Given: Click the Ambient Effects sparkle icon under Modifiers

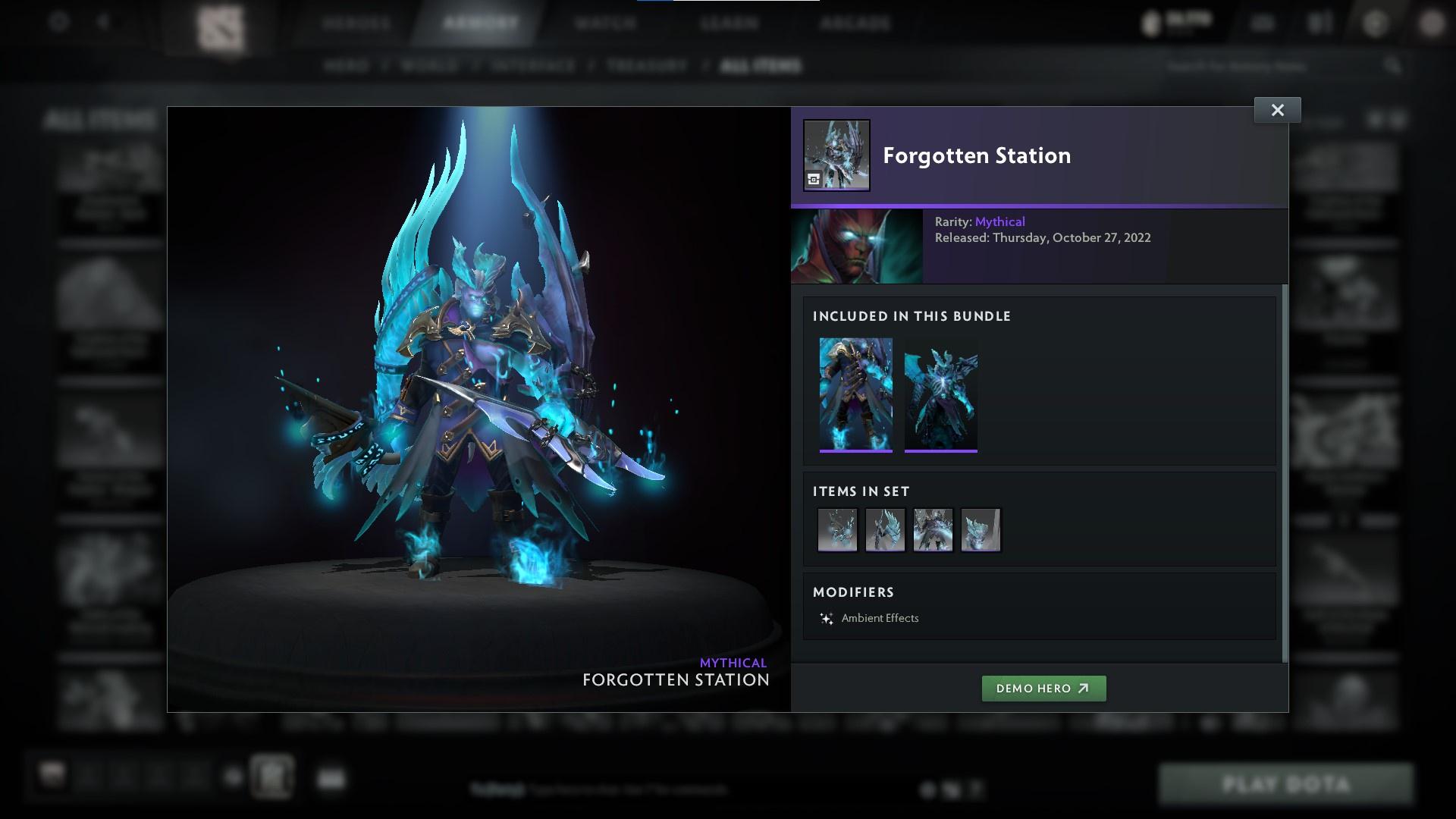Looking at the screenshot, I should point(827,617).
